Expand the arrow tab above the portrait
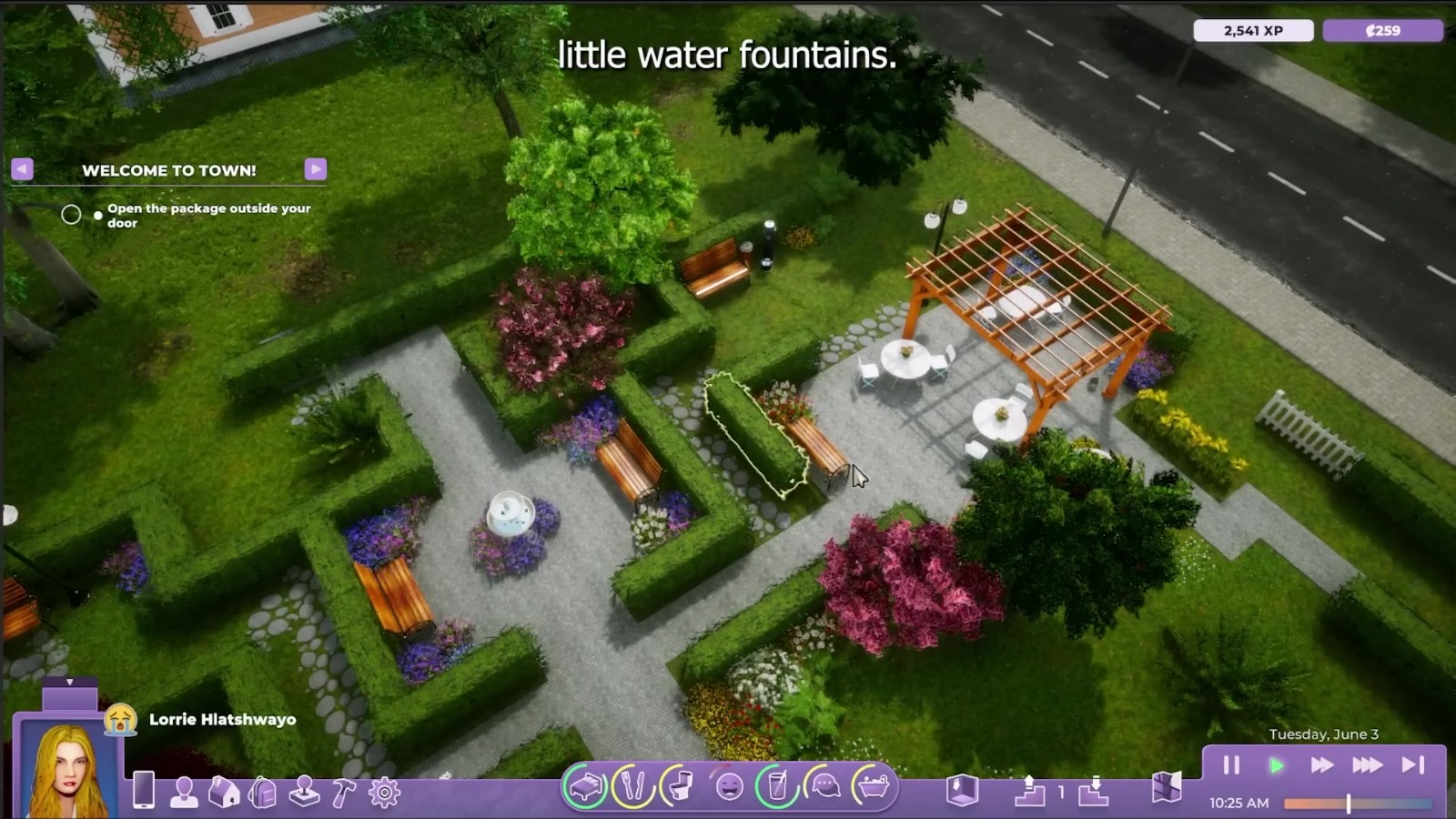This screenshot has height=819, width=1456. pyautogui.click(x=69, y=682)
